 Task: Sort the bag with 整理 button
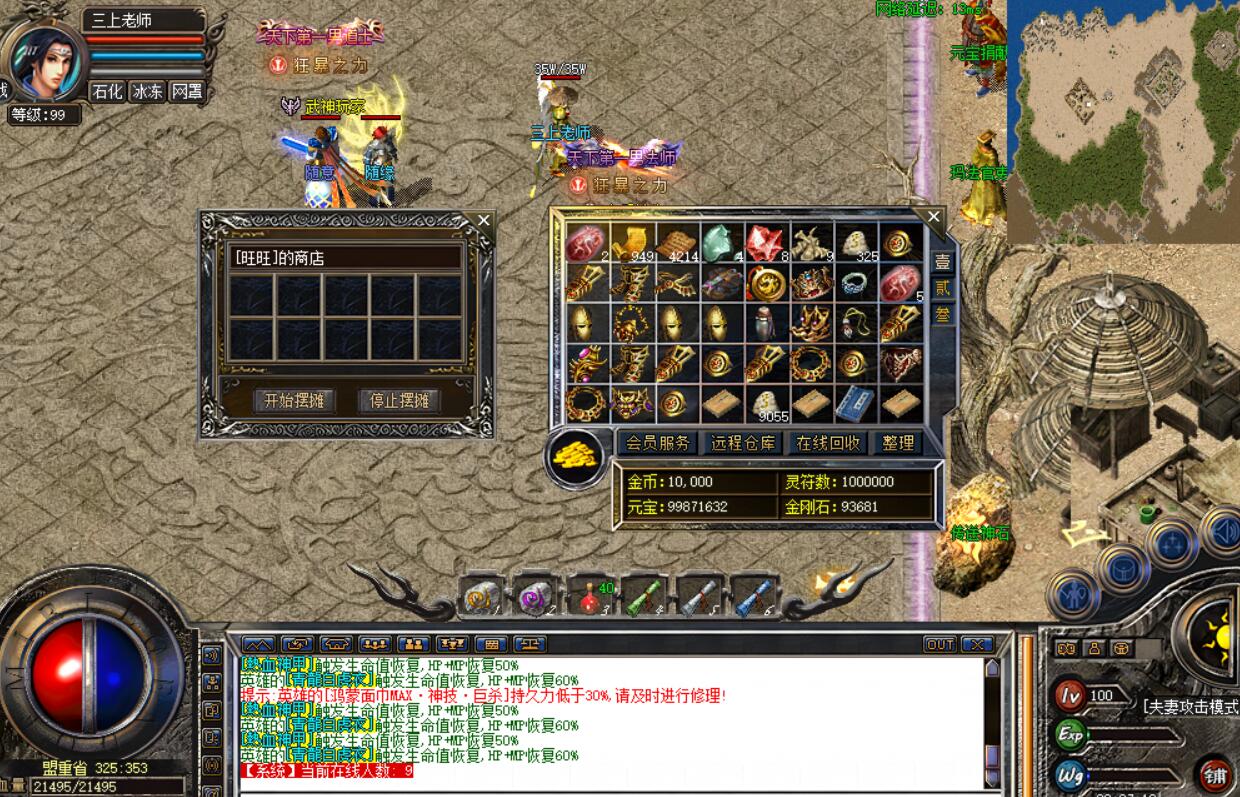[x=897, y=442]
